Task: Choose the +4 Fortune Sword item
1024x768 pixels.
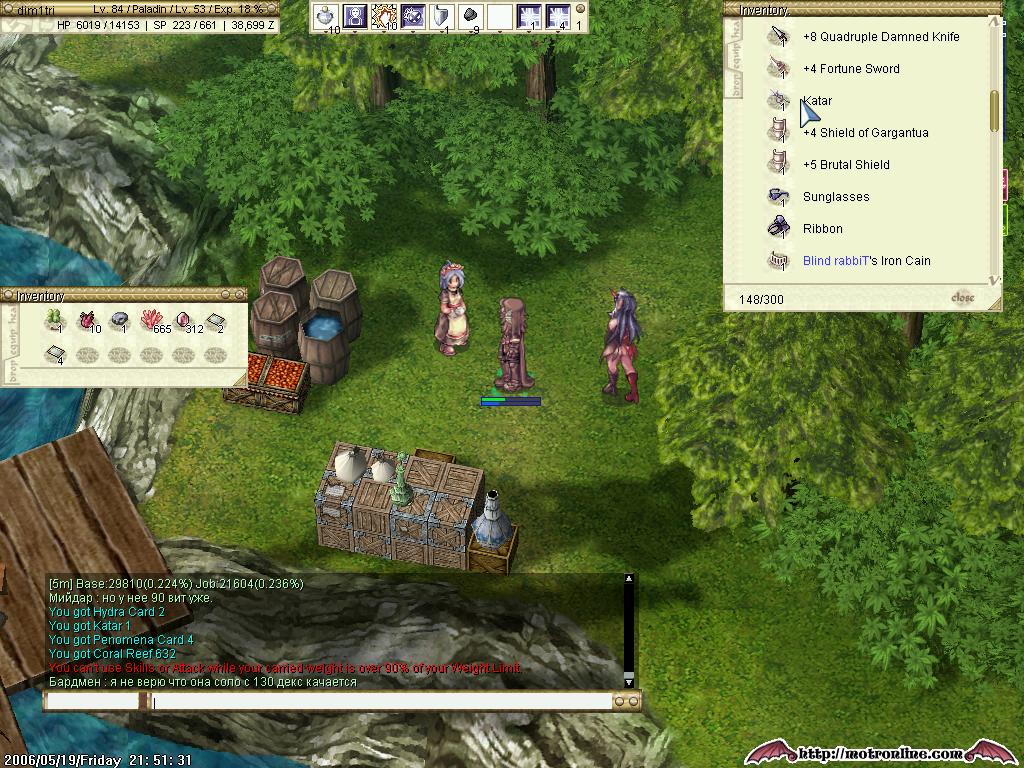Action: pos(850,69)
